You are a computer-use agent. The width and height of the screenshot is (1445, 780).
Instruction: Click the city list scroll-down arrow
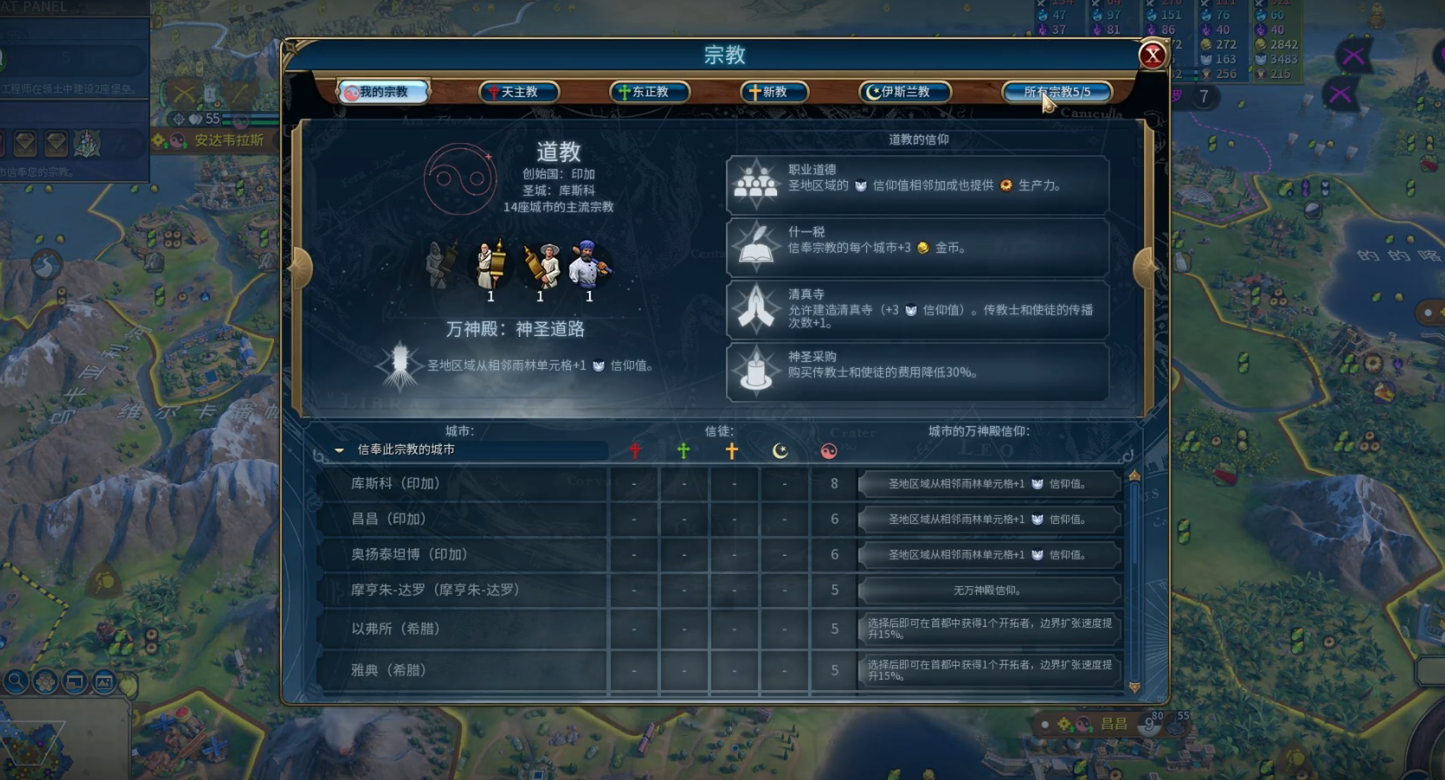(x=1134, y=688)
